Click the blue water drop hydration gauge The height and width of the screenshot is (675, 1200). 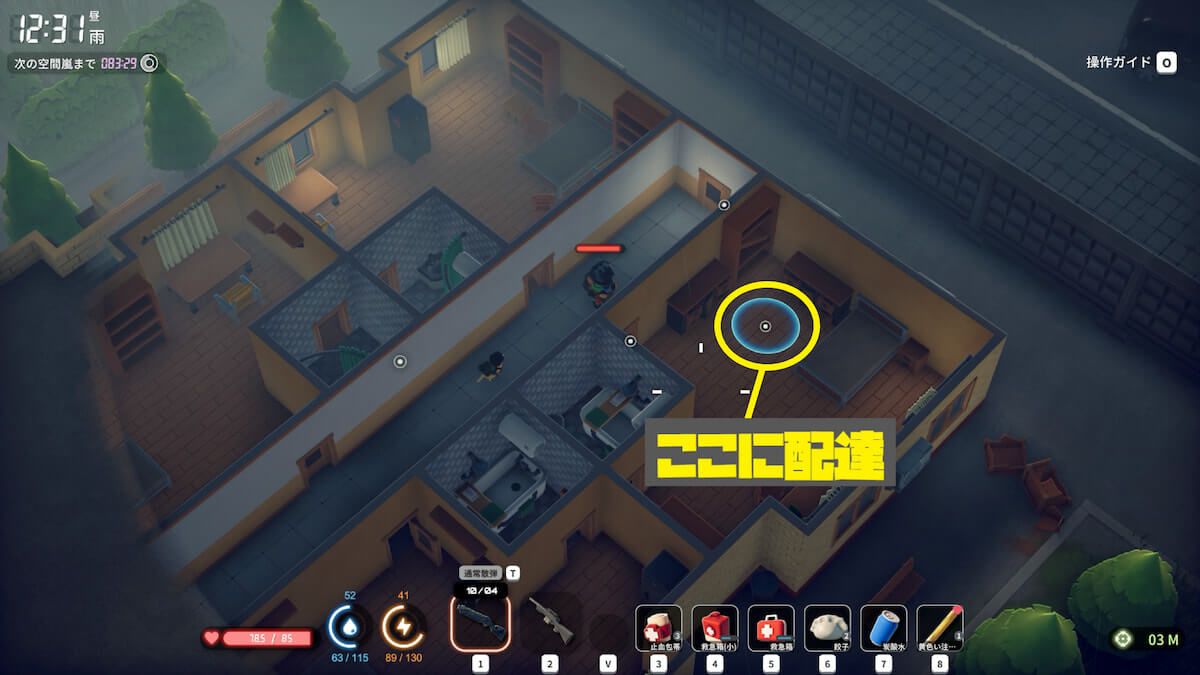pos(350,627)
